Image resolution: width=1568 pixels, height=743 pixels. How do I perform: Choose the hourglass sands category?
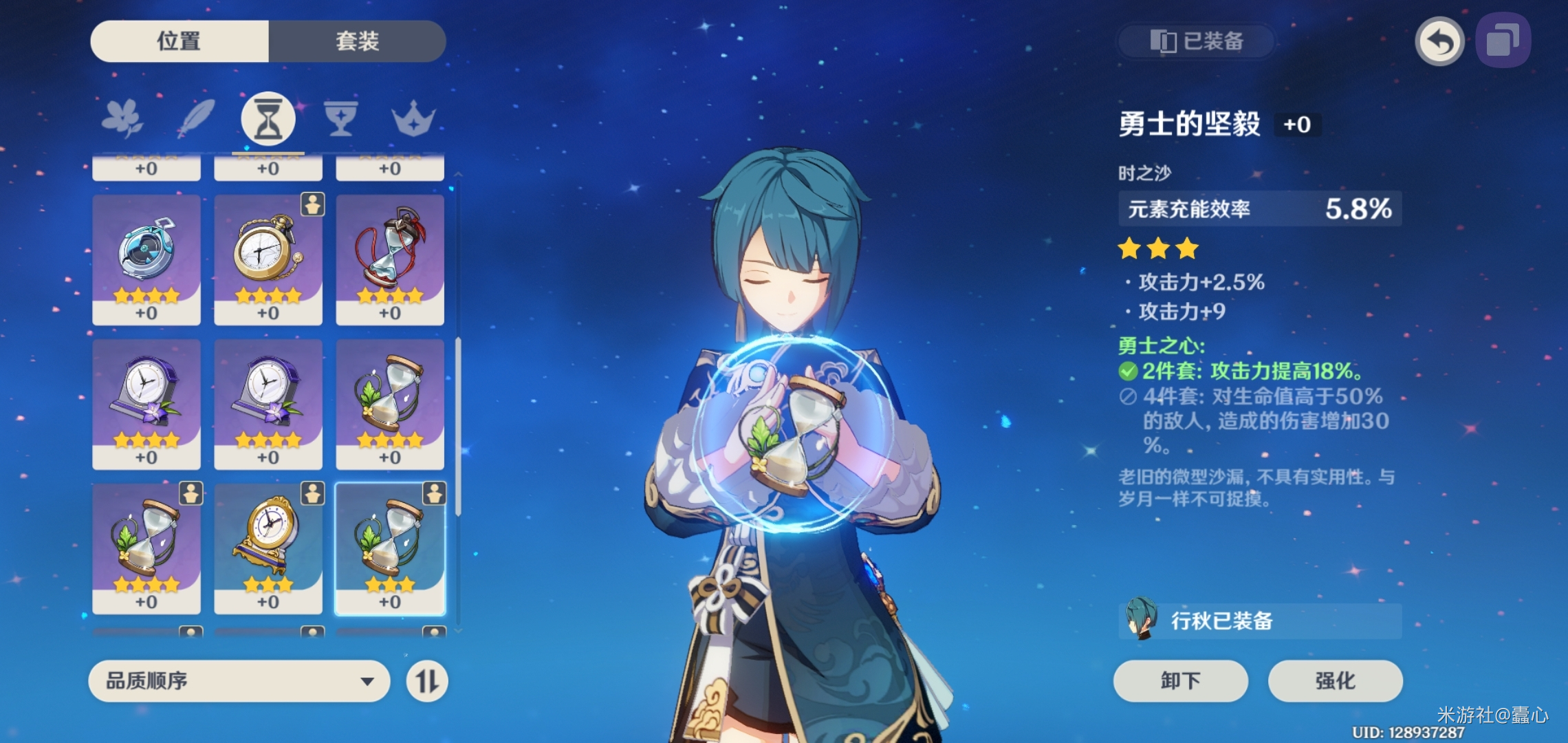pyautogui.click(x=268, y=119)
